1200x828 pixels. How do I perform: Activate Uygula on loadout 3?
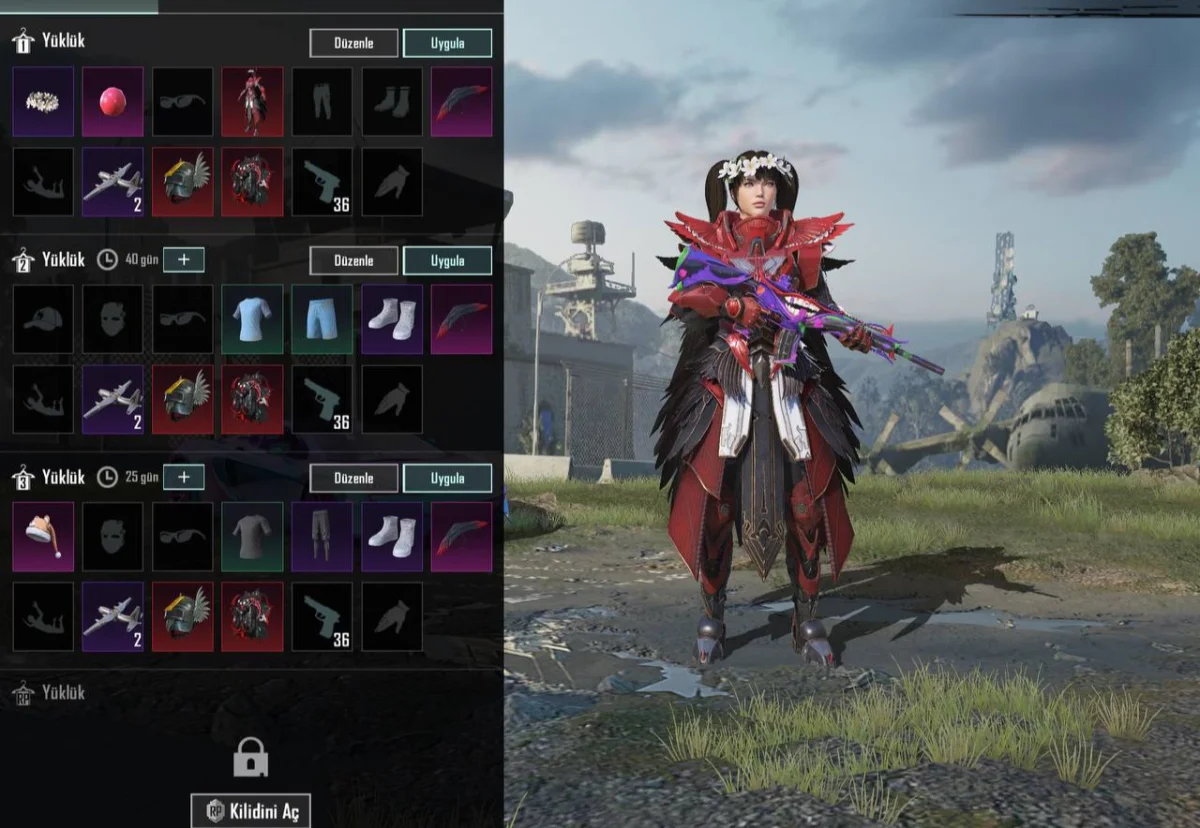(447, 478)
